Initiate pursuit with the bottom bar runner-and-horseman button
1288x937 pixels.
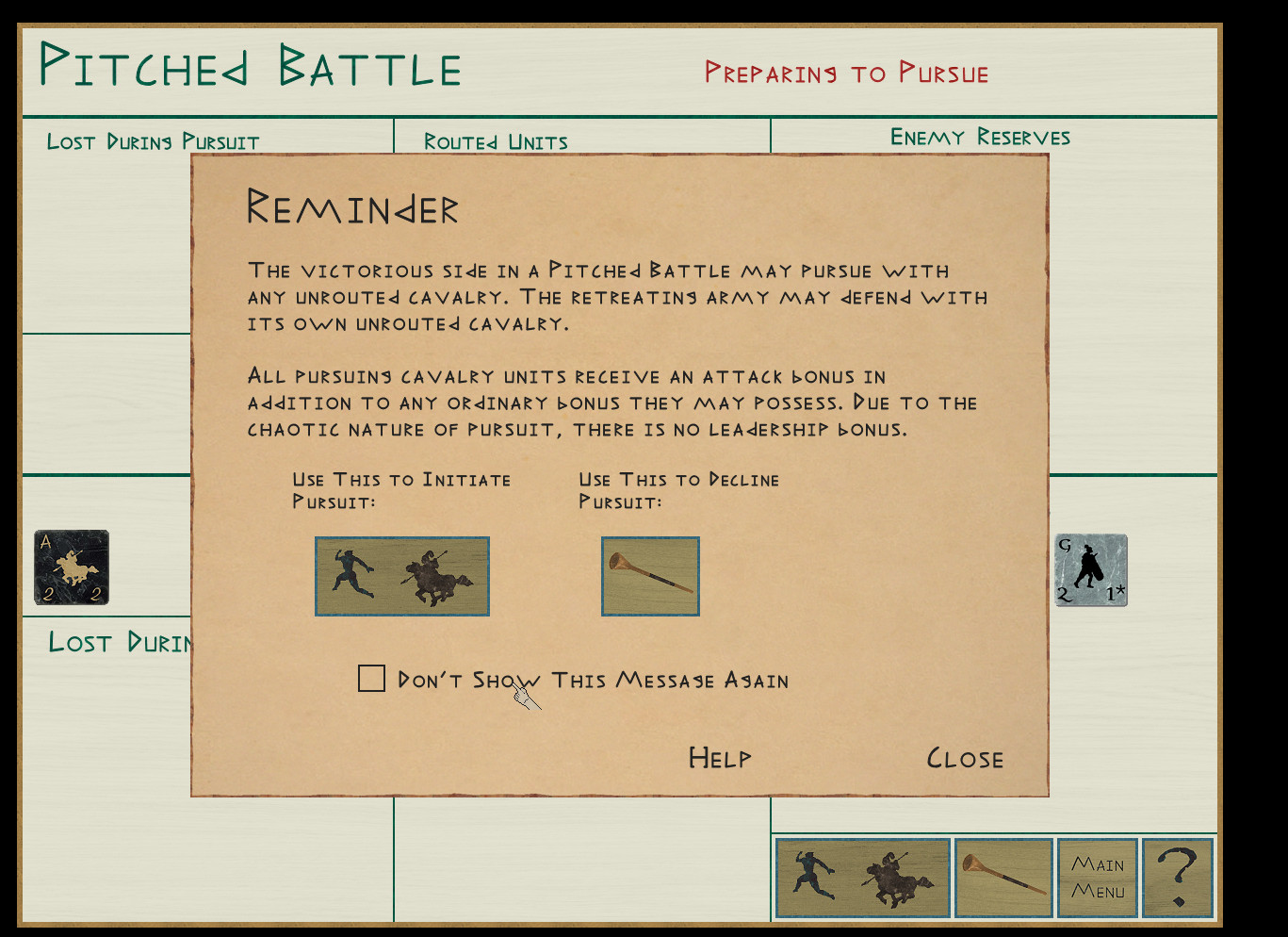point(862,878)
